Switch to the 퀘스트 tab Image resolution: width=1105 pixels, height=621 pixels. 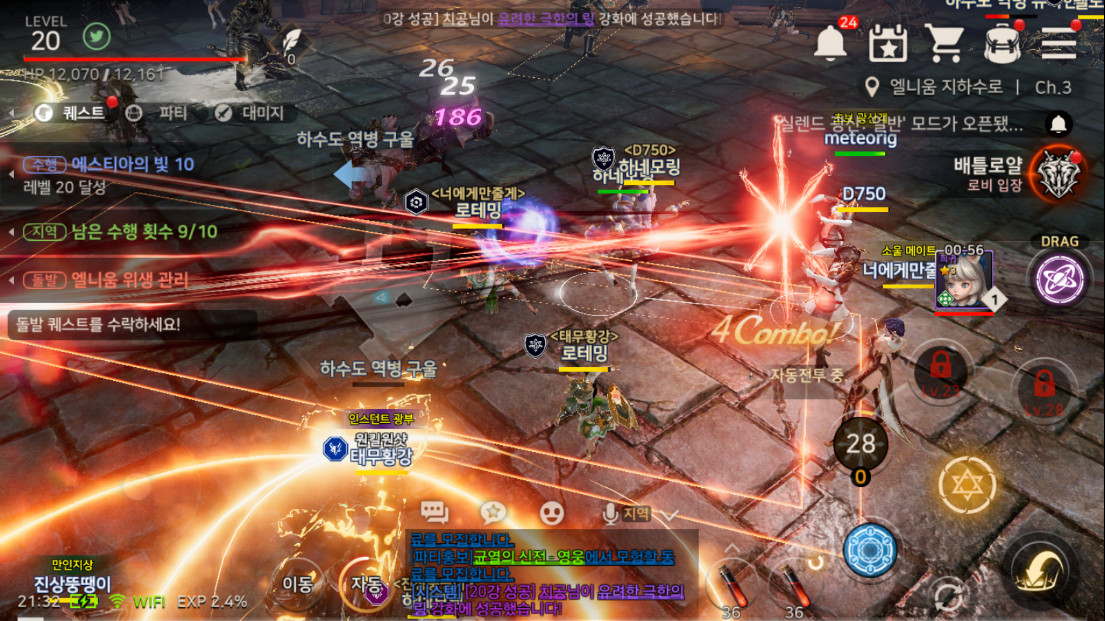tap(72, 112)
